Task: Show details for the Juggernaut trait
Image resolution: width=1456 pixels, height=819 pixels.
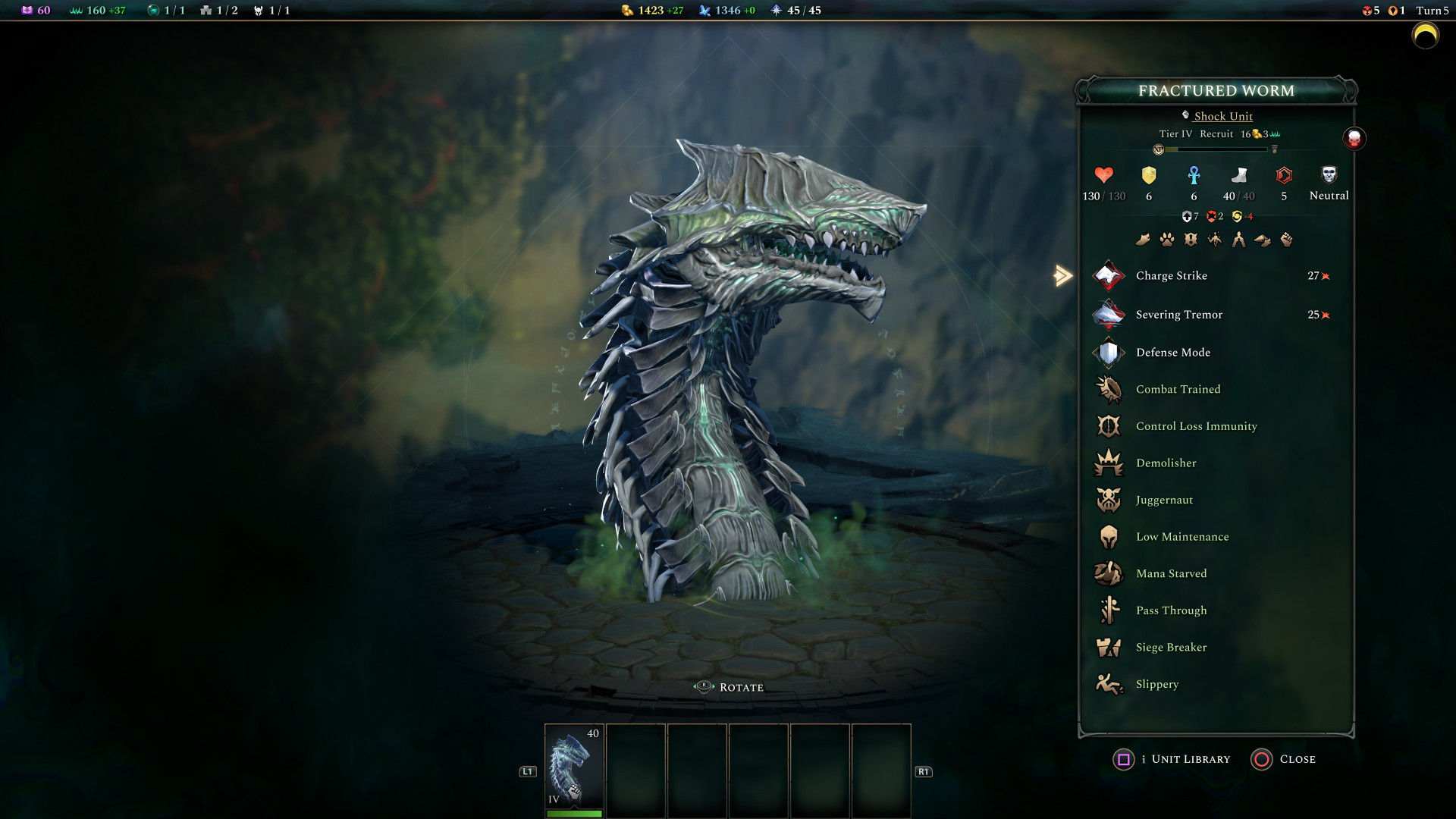Action: 1164,500
